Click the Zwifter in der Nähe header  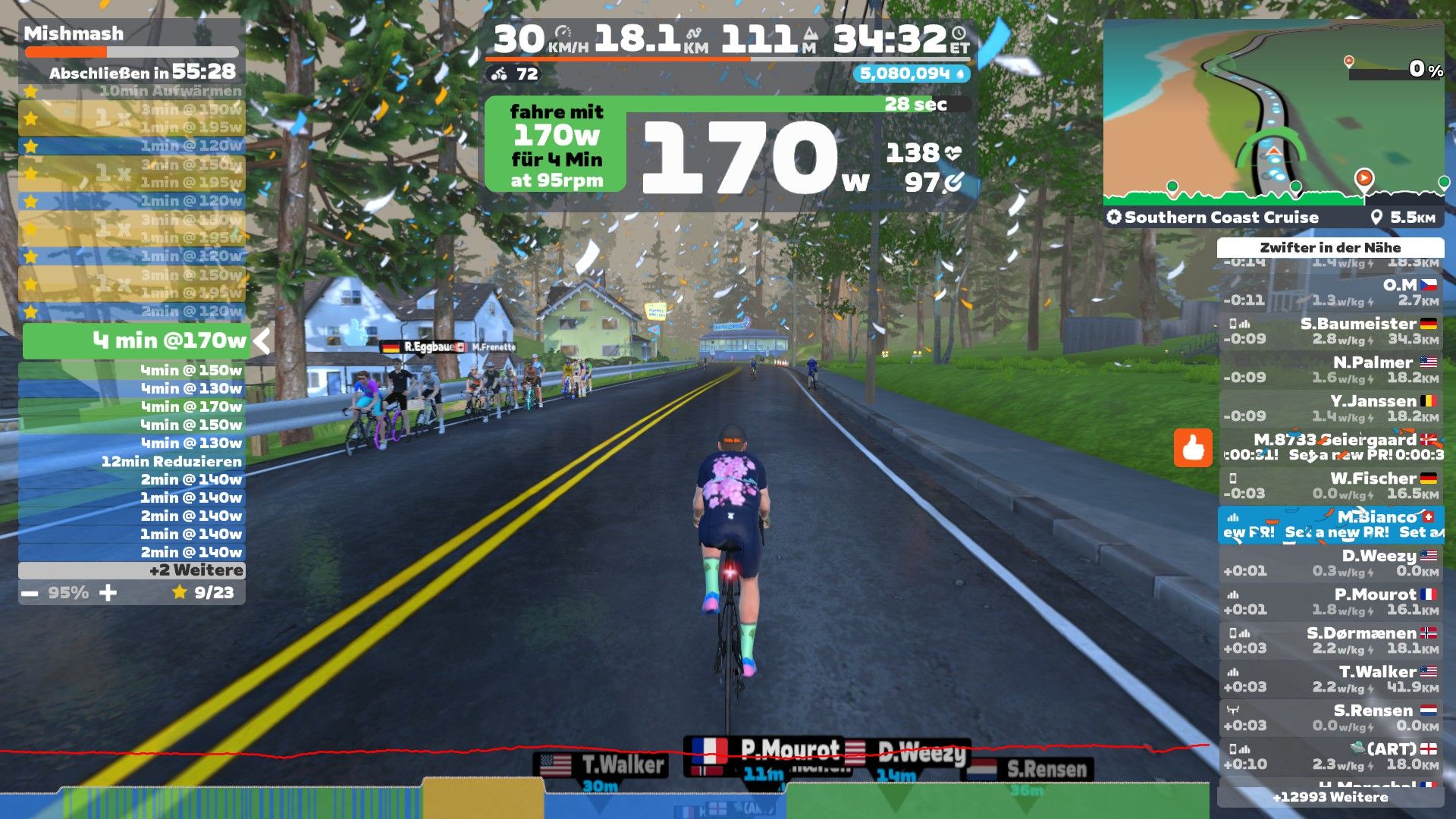(x=1330, y=248)
